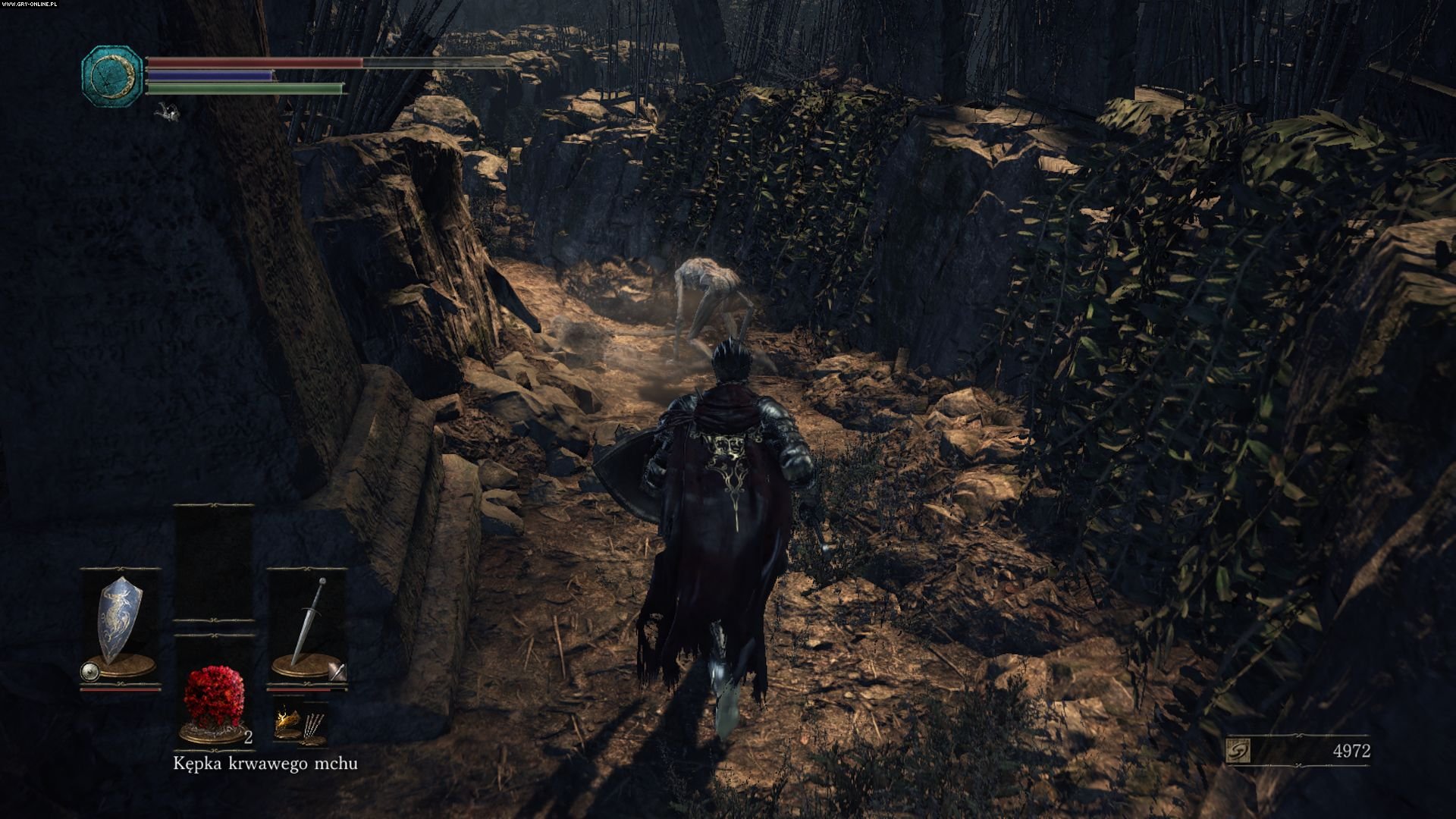Select the blue crest shield slot
The image size is (1456, 819).
coord(121,619)
